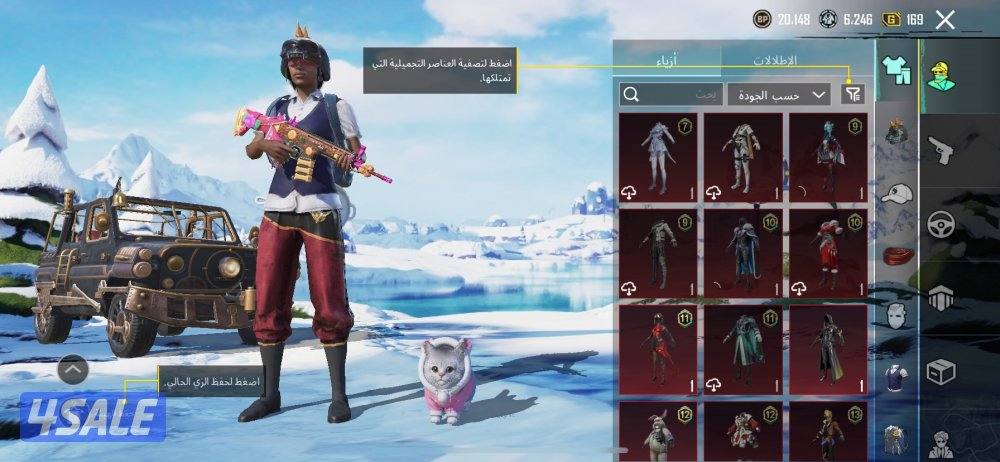Select the teal-haired outfit with red skirt
This screenshot has height=462, width=1000.
[x=828, y=155]
